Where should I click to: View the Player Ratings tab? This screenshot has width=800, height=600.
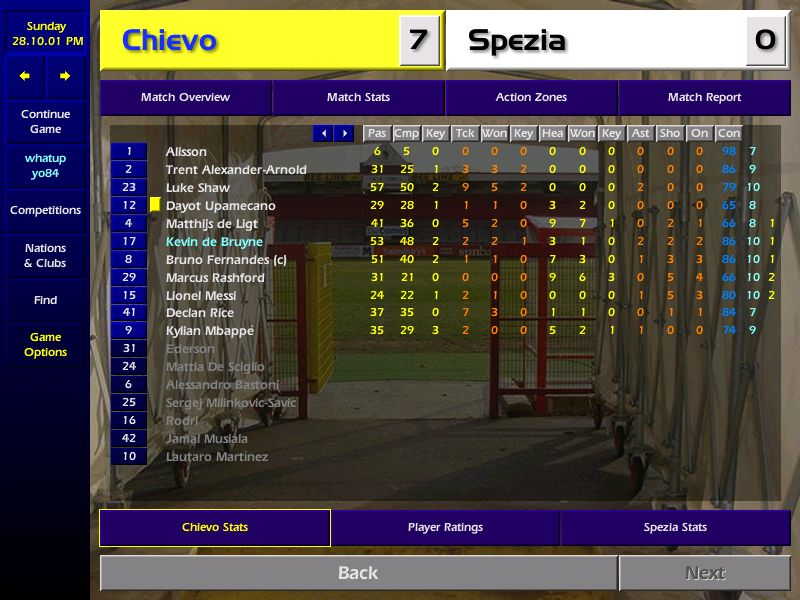click(x=445, y=528)
